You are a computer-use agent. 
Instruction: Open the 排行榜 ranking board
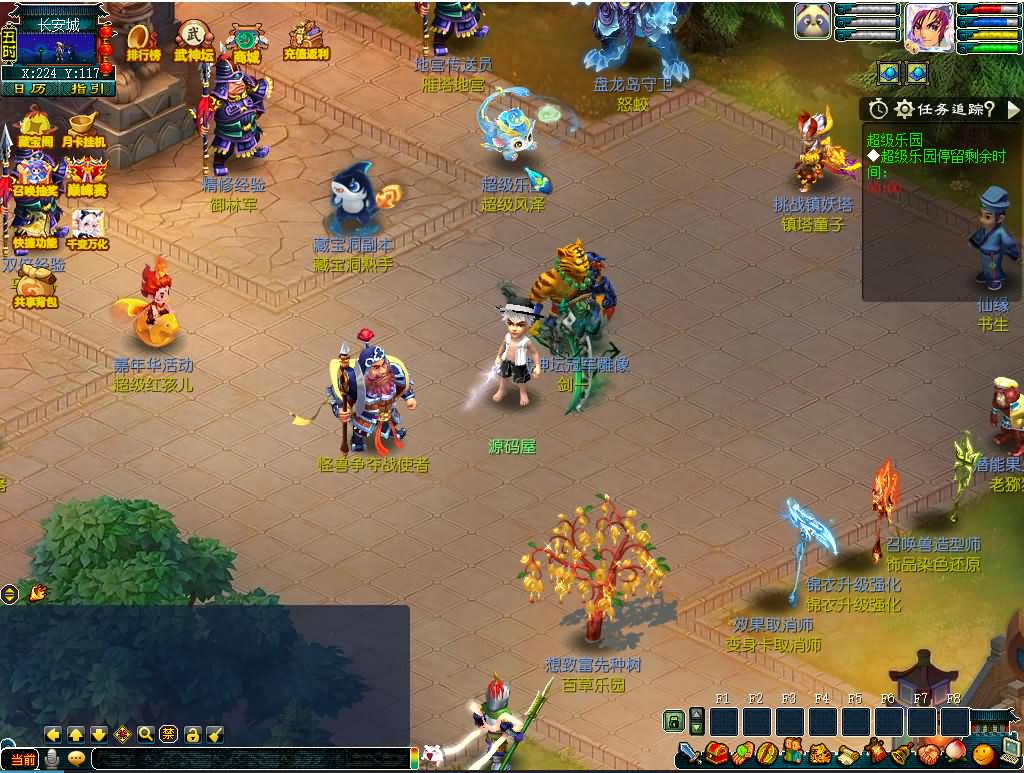(143, 42)
